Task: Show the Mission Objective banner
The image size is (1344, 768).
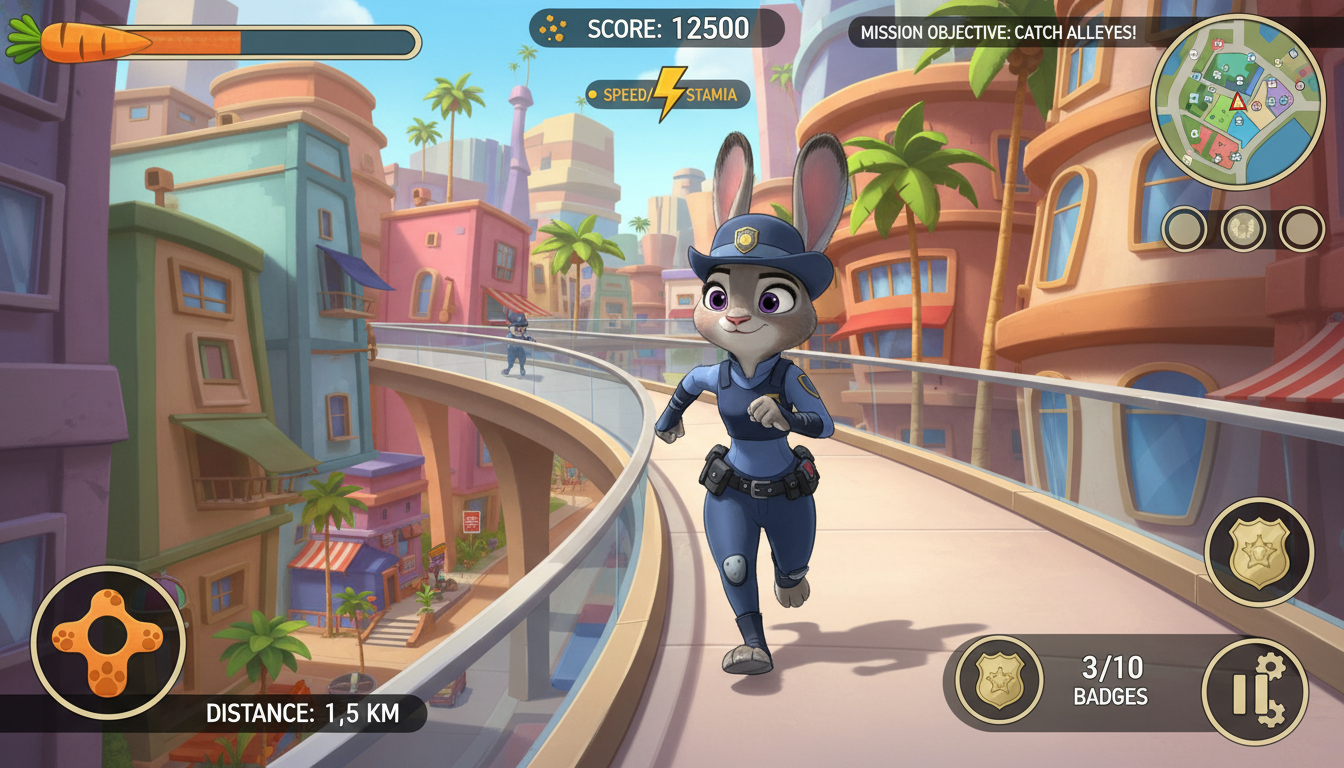Action: pyautogui.click(x=997, y=32)
